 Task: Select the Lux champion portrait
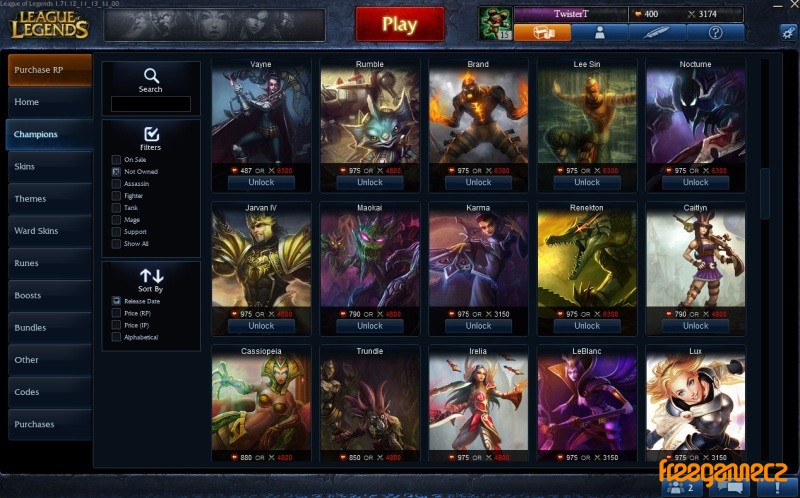click(x=695, y=402)
